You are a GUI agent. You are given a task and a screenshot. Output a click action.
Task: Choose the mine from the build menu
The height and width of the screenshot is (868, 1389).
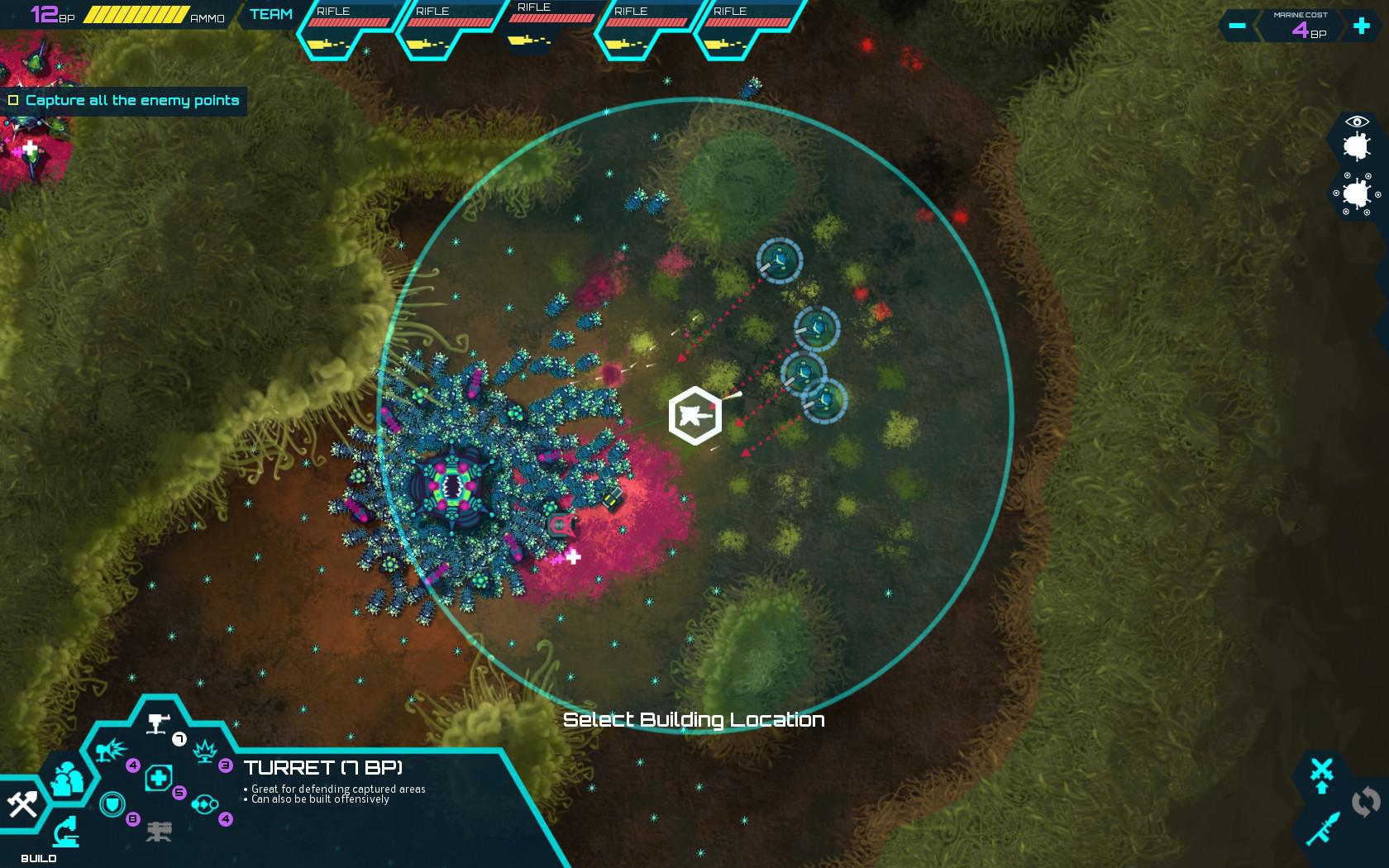[205, 751]
